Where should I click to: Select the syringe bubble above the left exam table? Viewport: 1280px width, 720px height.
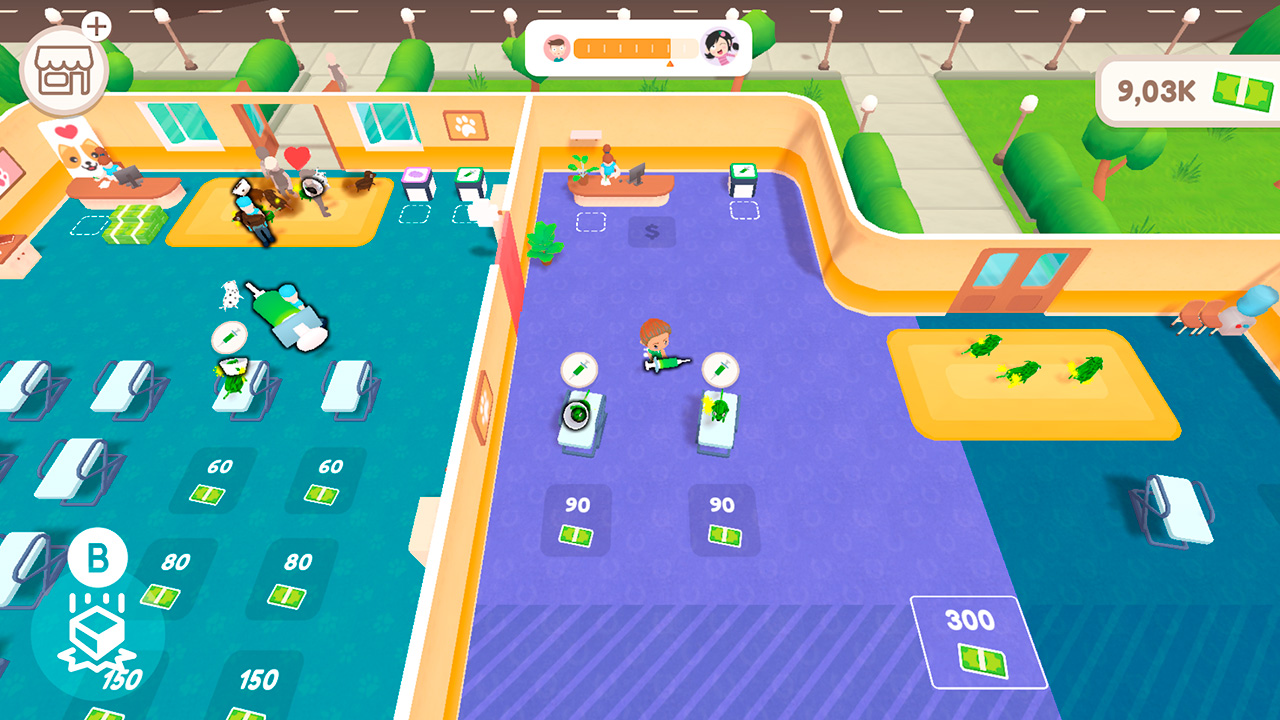[x=580, y=370]
